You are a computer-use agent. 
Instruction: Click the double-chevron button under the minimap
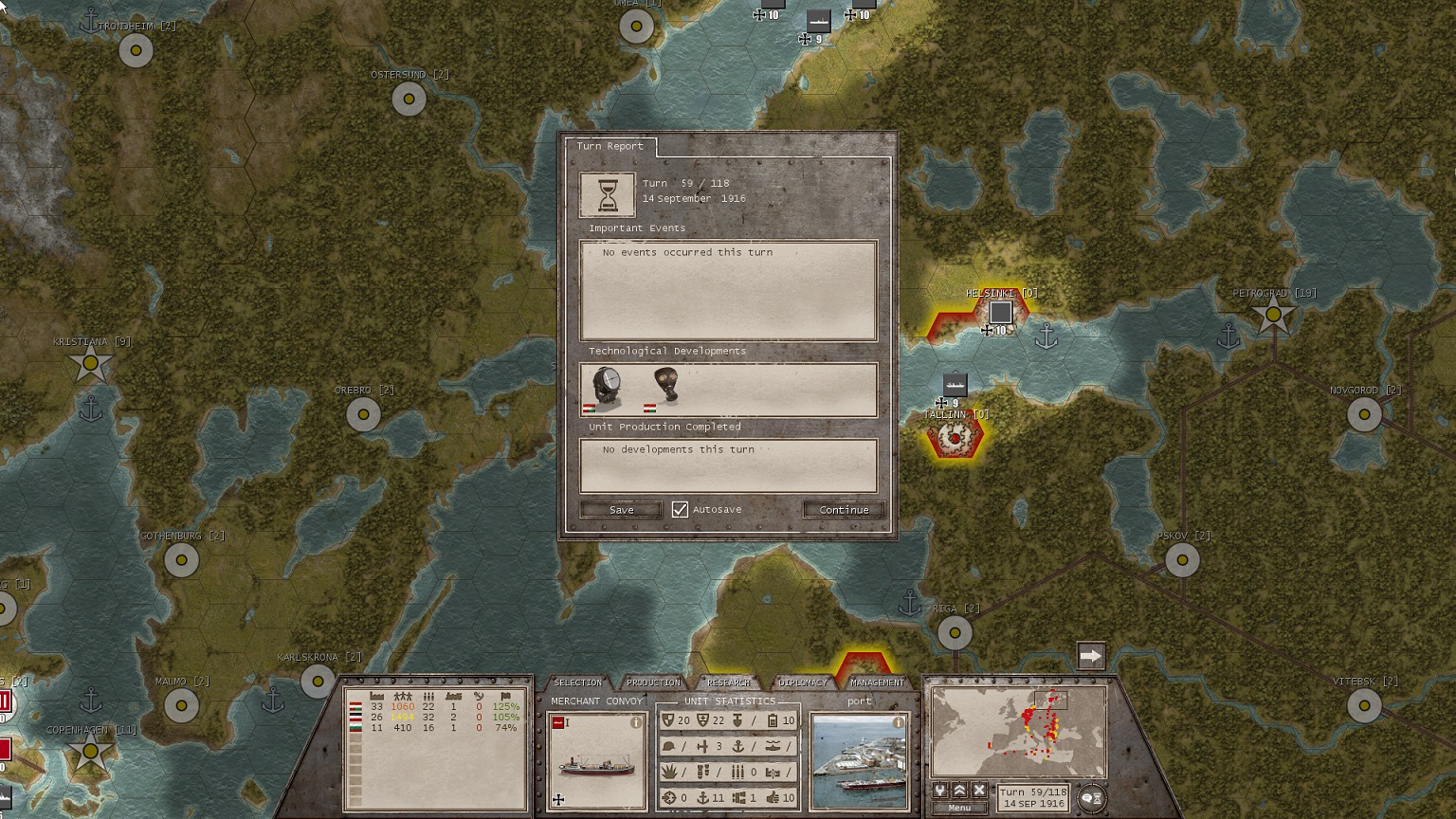click(959, 791)
